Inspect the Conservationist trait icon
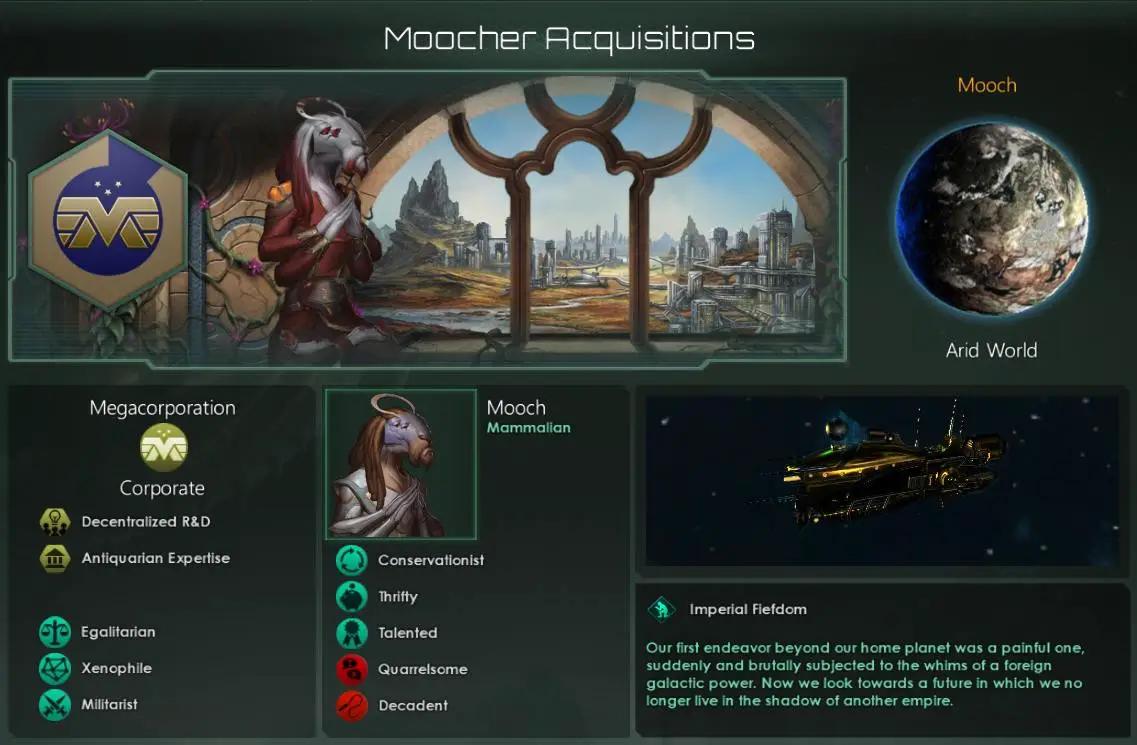Image resolution: width=1137 pixels, height=745 pixels. click(x=351, y=560)
